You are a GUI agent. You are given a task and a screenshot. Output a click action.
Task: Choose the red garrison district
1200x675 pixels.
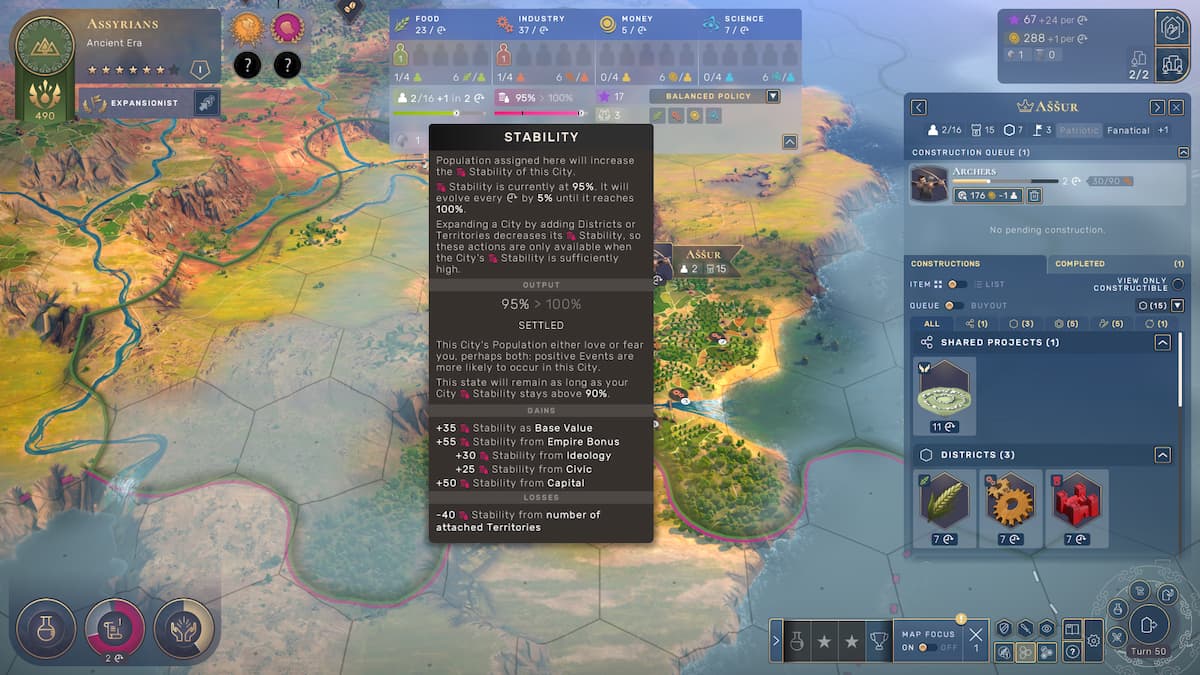[1076, 502]
